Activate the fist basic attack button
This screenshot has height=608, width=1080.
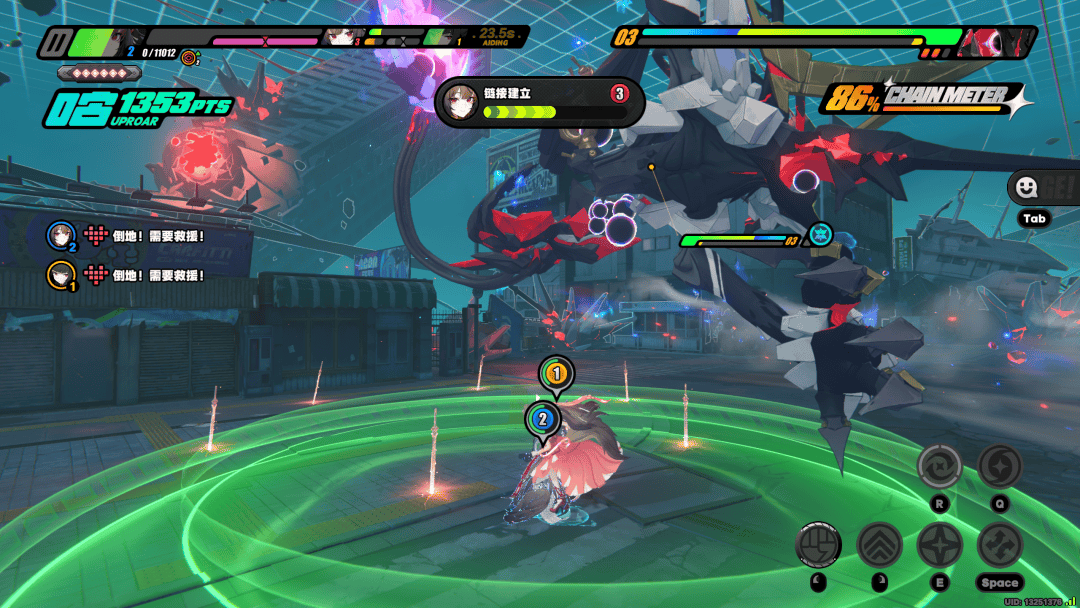818,545
